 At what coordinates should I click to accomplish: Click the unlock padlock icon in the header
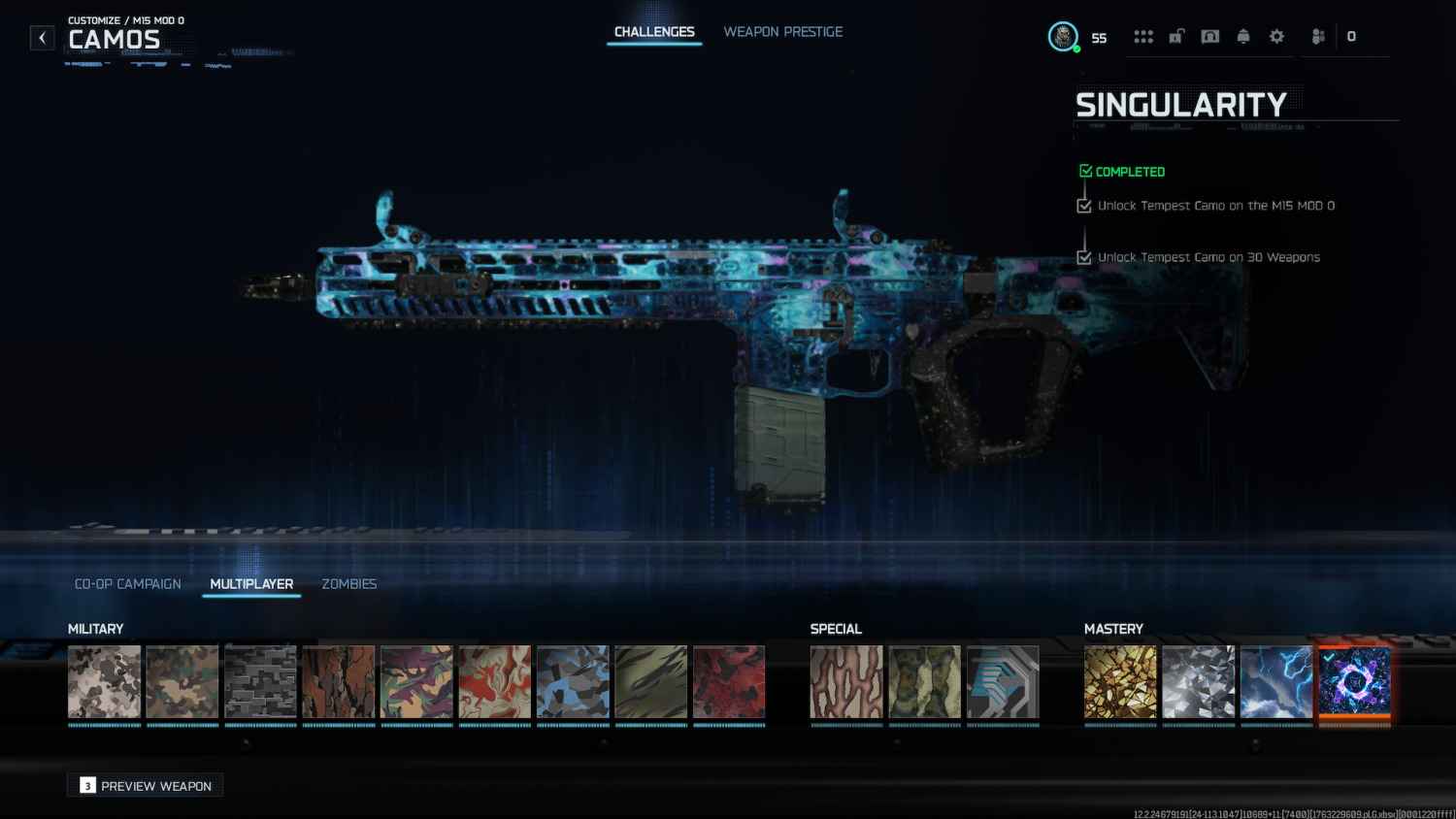click(x=1176, y=36)
